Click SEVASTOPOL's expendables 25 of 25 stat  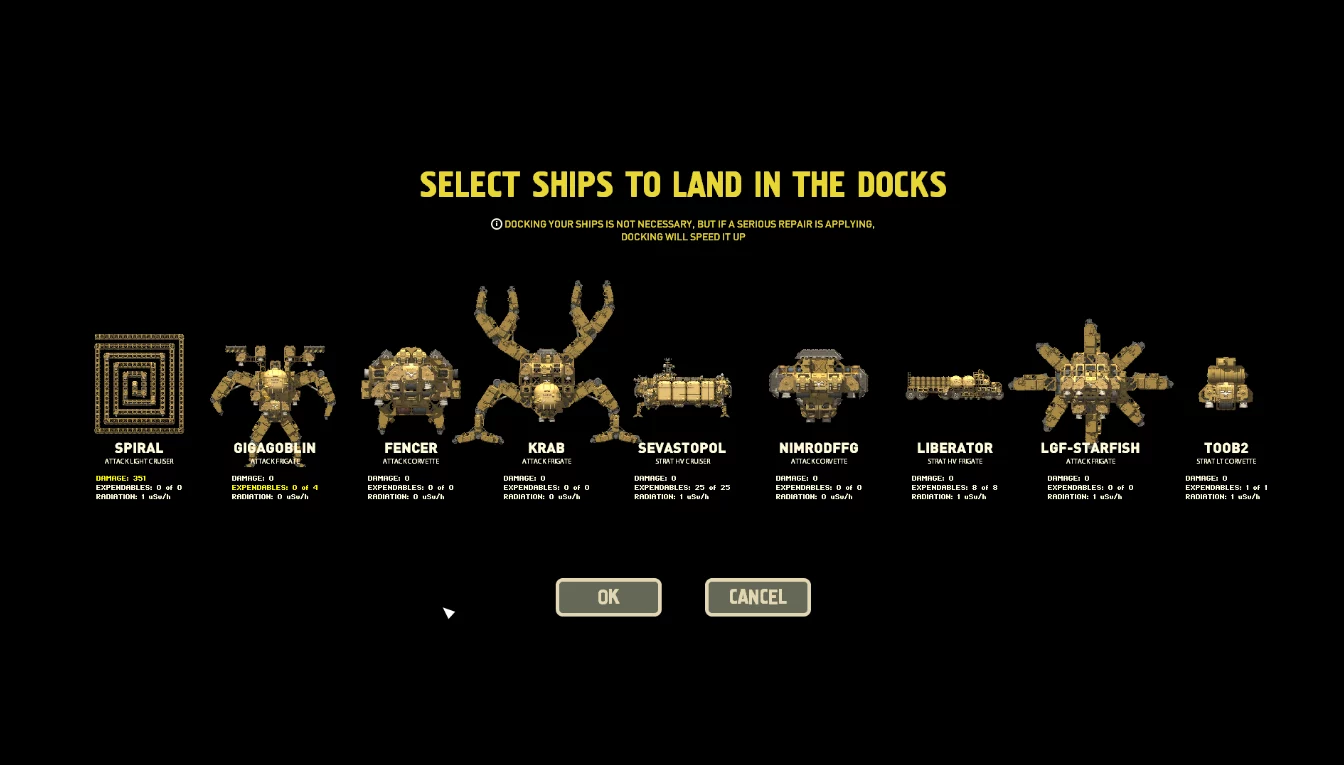[x=683, y=487]
